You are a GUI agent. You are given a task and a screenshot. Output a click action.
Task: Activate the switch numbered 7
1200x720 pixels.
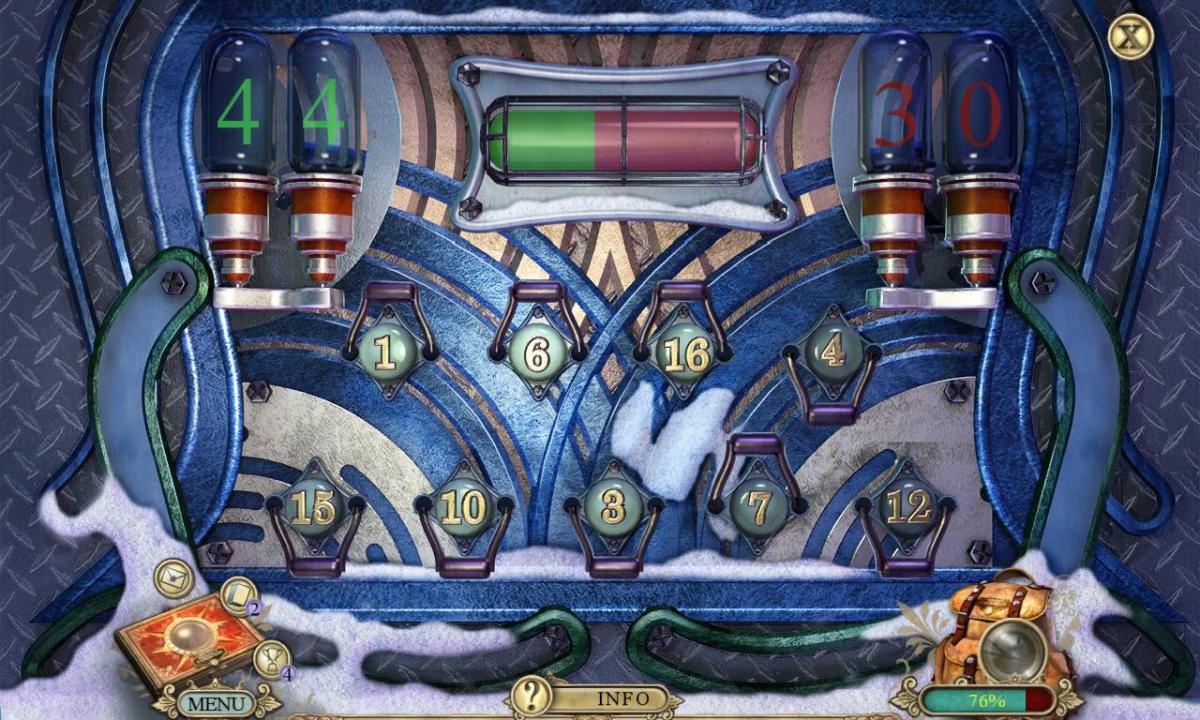759,508
